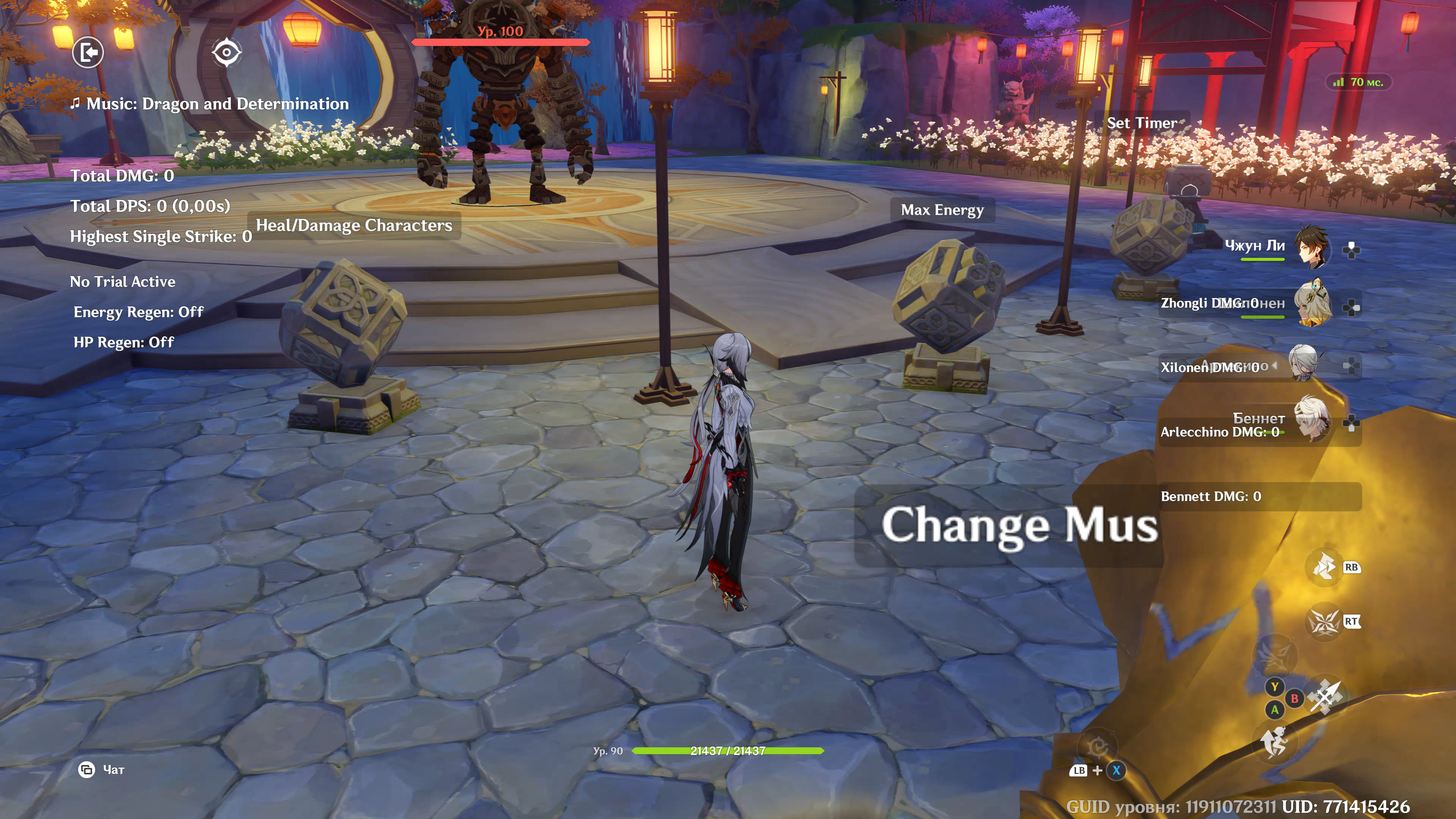1456x819 pixels.
Task: Tap the jump action icon
Action: pyautogui.click(x=1274, y=743)
